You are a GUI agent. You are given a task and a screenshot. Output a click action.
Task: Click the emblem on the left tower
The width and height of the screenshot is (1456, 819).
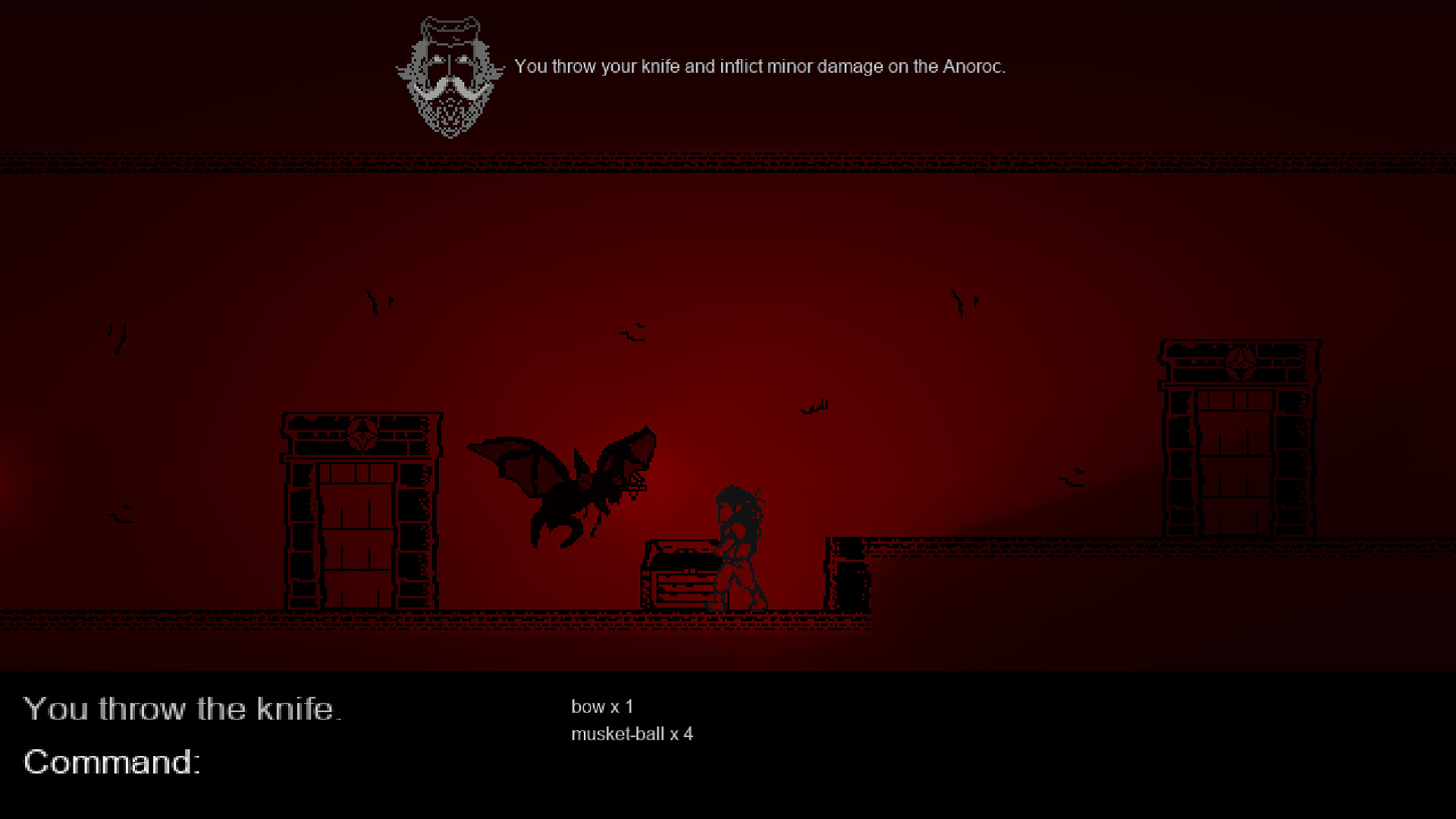coord(362,435)
